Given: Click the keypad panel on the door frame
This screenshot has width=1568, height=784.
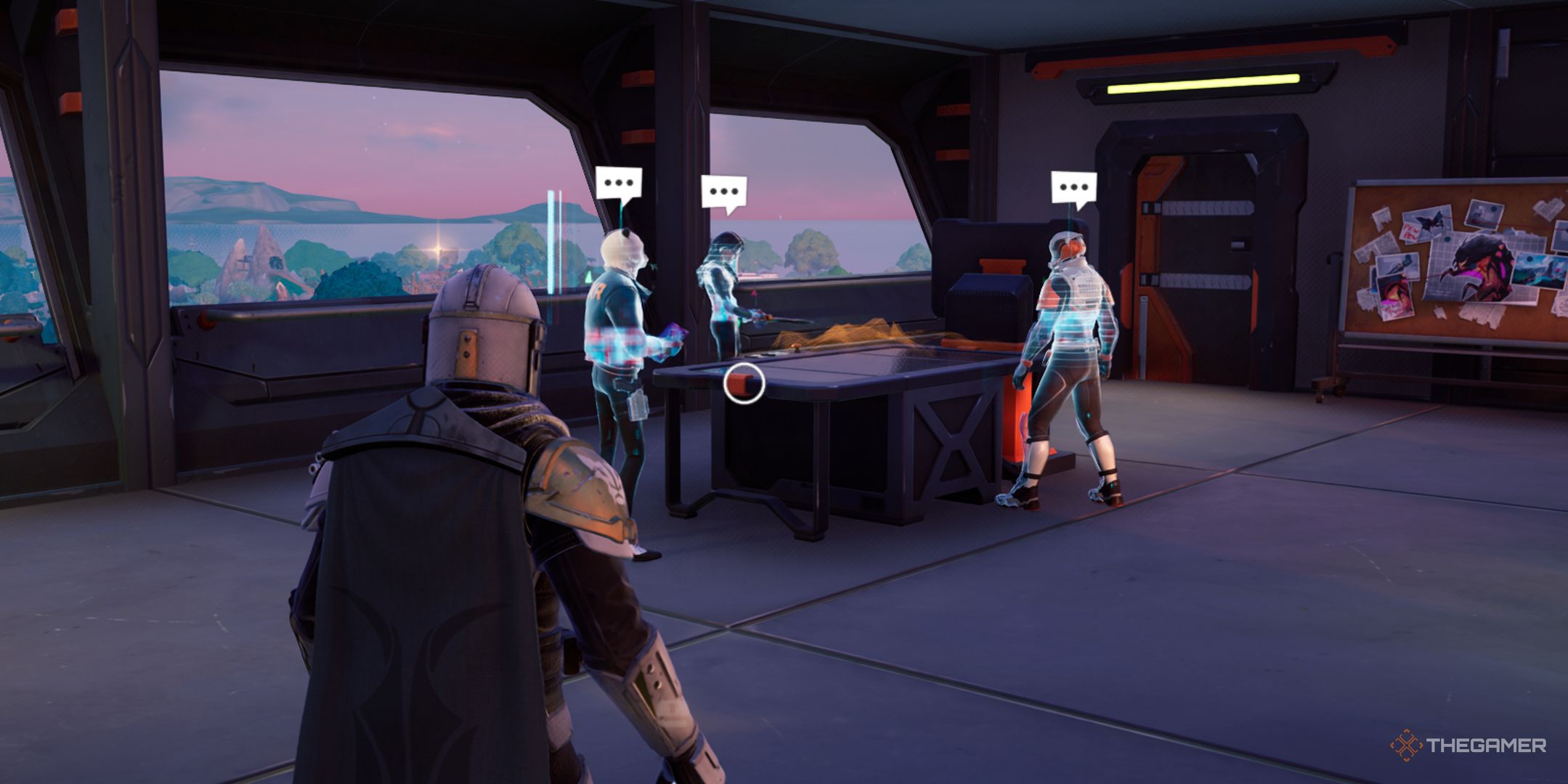Looking at the screenshot, I should pyautogui.click(x=1240, y=244).
